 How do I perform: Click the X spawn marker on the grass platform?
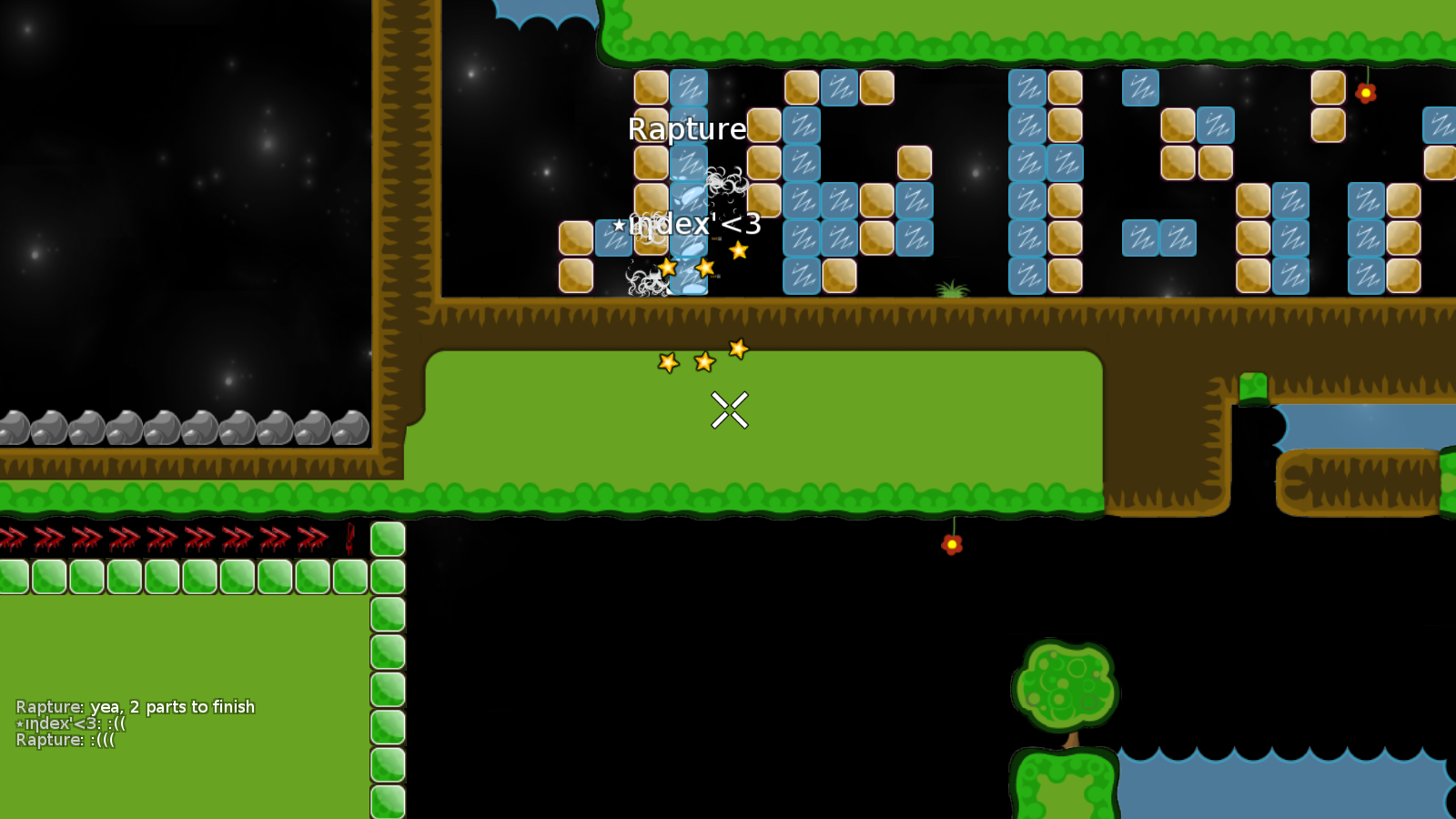pyautogui.click(x=729, y=409)
